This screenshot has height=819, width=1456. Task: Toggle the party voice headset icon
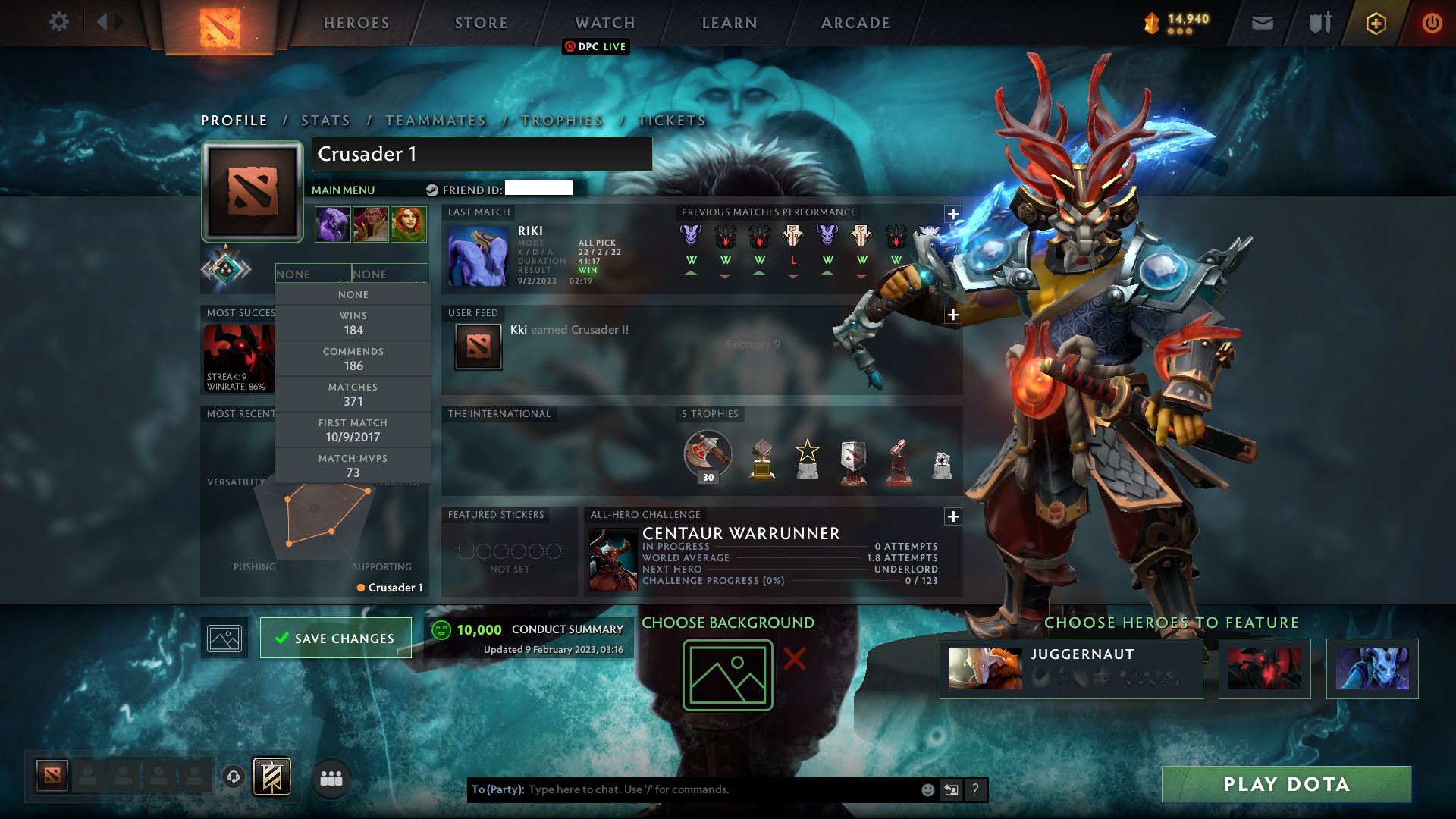[x=233, y=777]
